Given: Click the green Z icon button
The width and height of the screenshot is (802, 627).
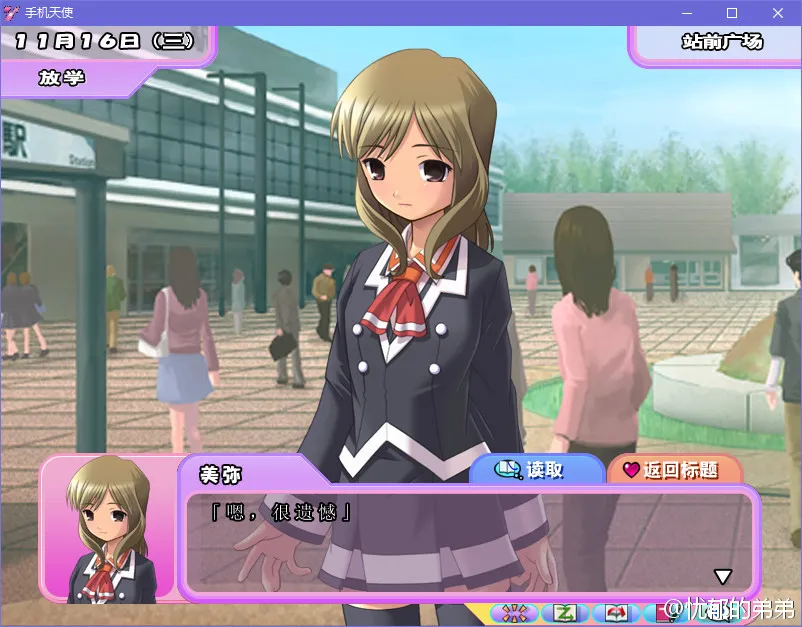Looking at the screenshot, I should [566, 612].
